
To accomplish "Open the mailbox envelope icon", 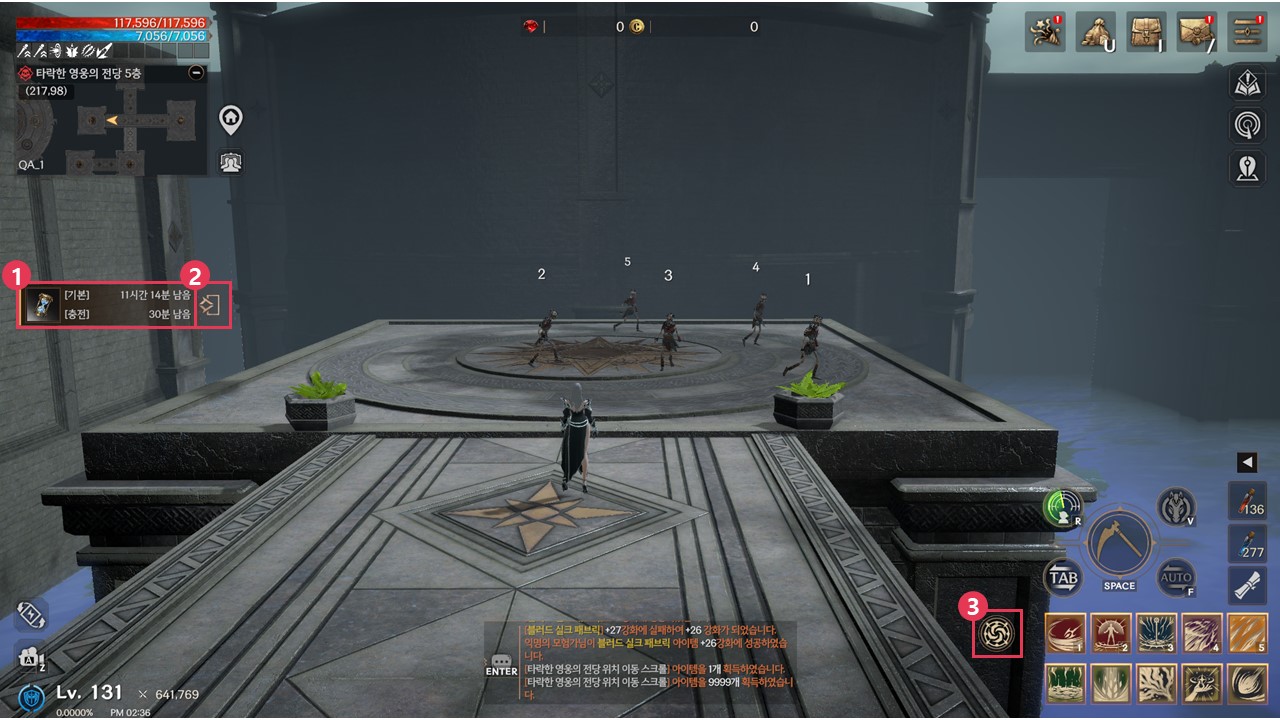I will pyautogui.click(x=1197, y=32).
